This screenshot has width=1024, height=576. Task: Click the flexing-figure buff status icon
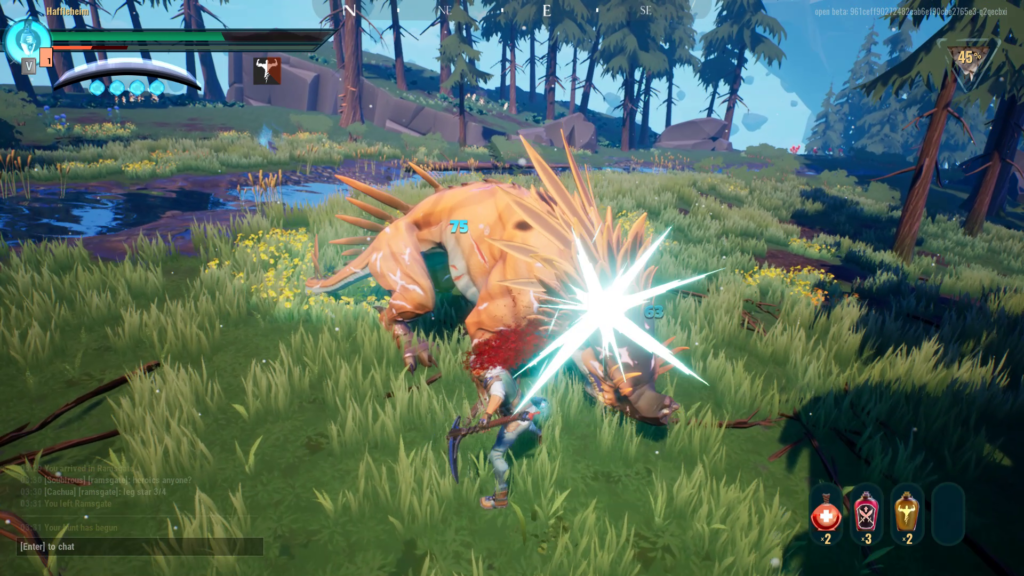click(266, 70)
